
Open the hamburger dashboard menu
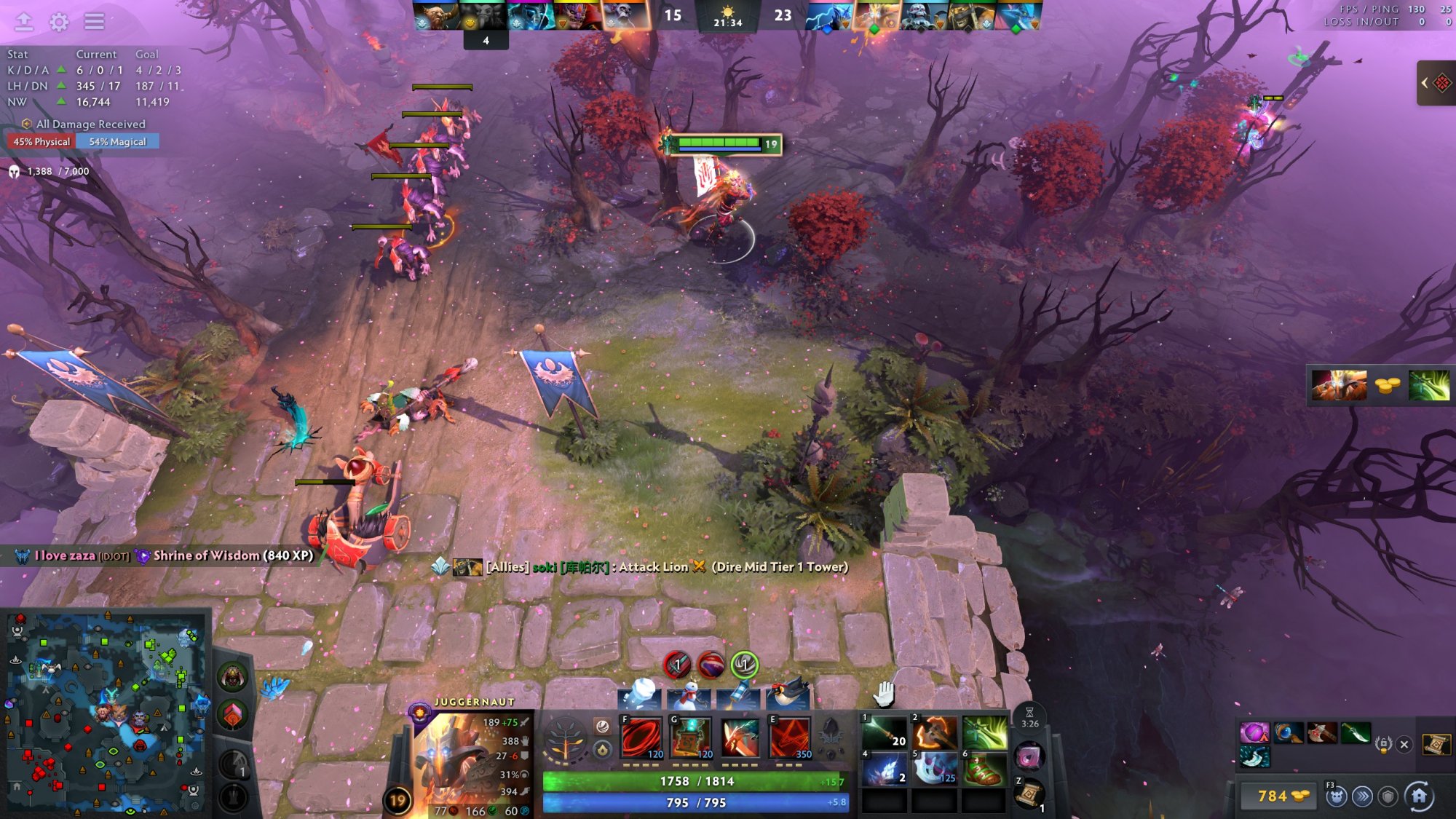click(x=94, y=22)
